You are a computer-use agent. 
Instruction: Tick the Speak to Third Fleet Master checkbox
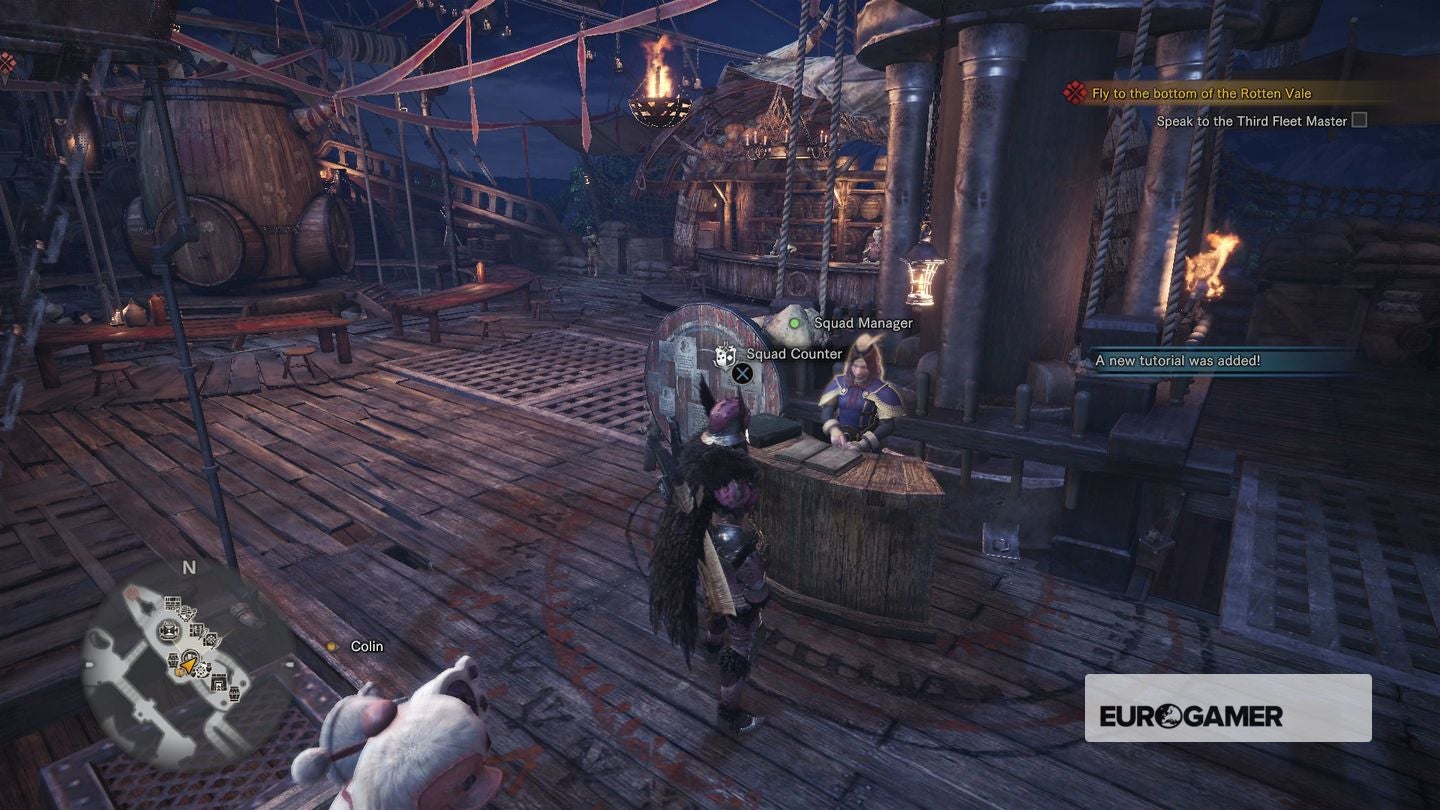pos(1358,121)
